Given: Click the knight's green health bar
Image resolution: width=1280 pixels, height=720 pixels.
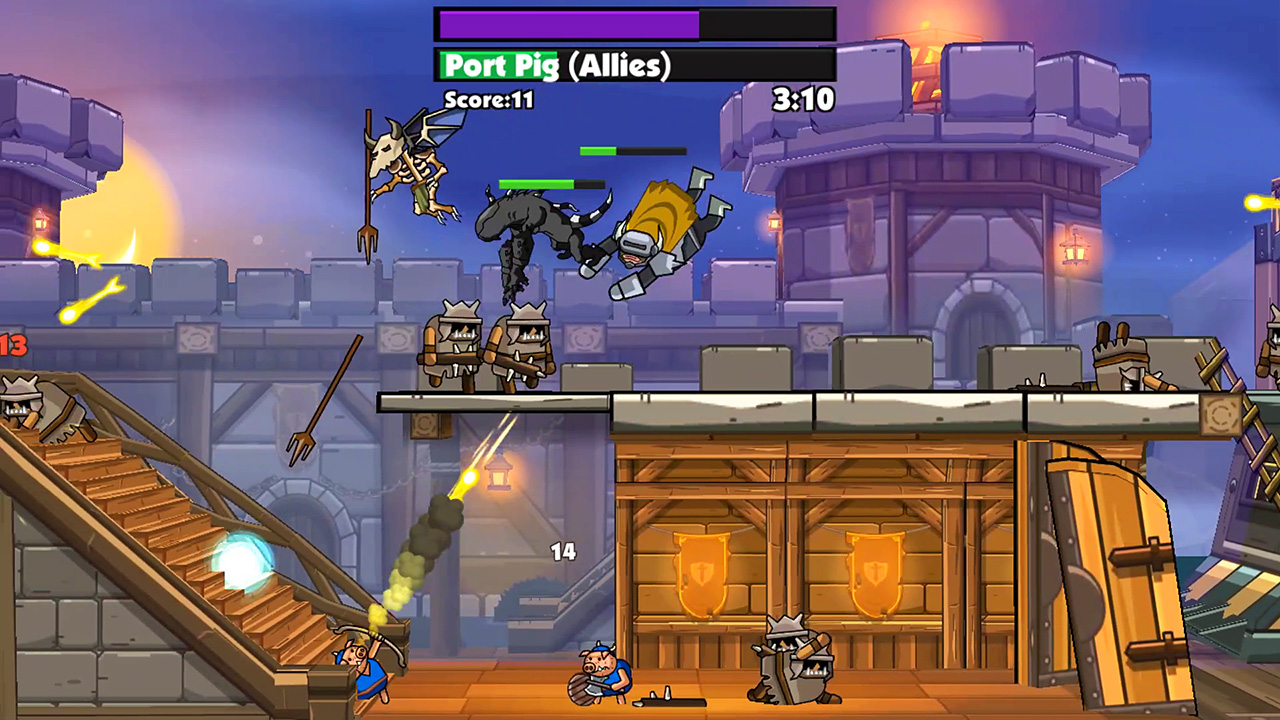Looking at the screenshot, I should [630, 150].
